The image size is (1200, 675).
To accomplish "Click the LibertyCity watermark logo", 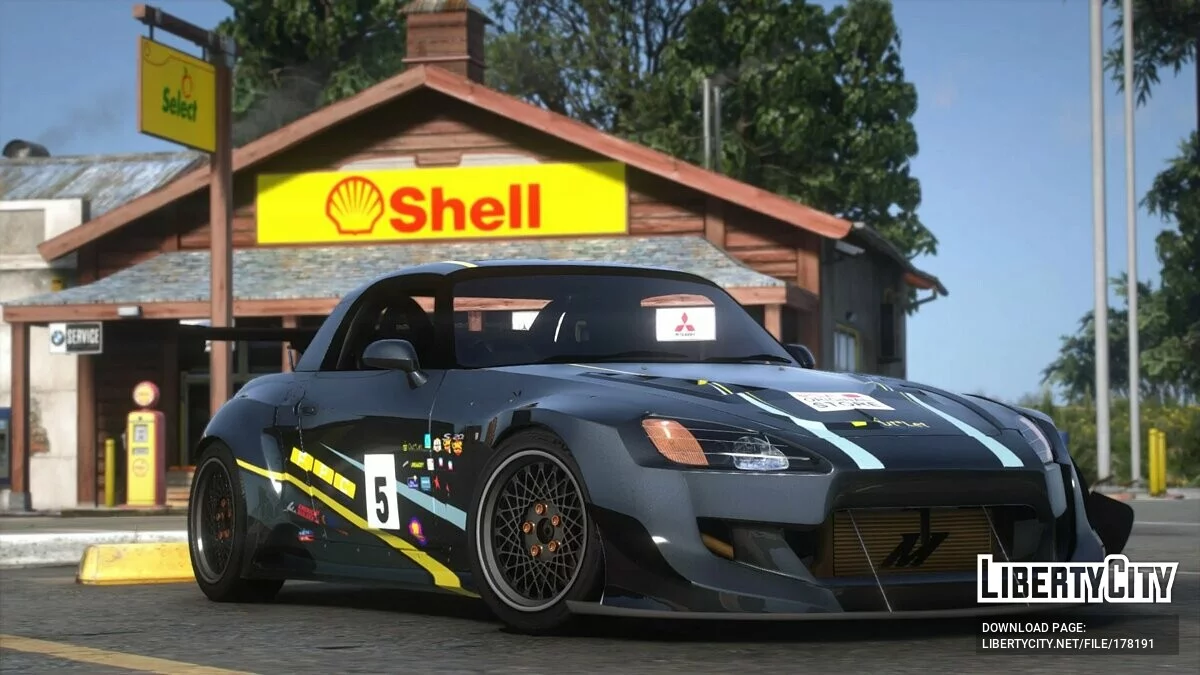I will 1077,580.
